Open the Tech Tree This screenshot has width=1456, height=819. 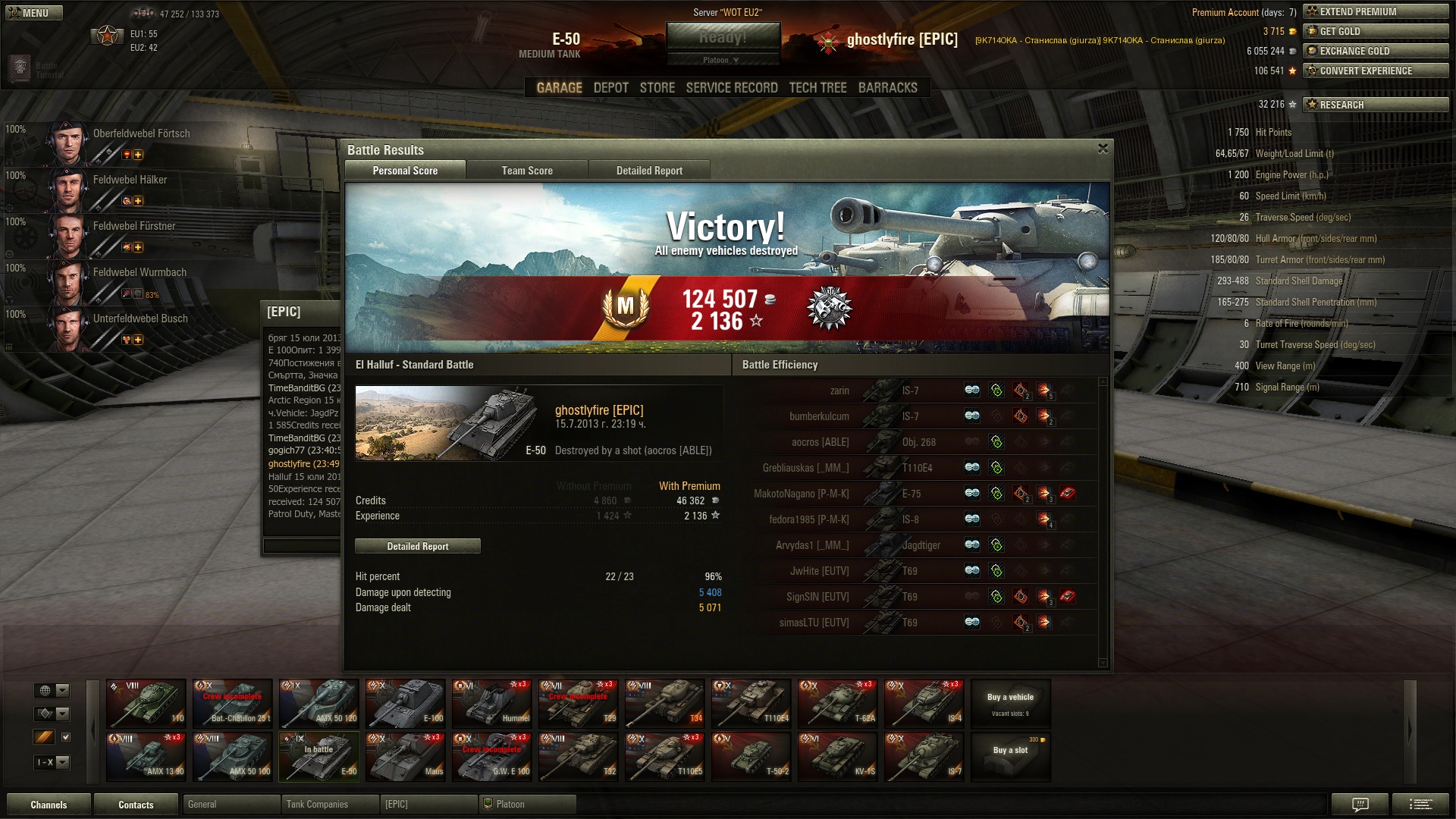pyautogui.click(x=817, y=88)
